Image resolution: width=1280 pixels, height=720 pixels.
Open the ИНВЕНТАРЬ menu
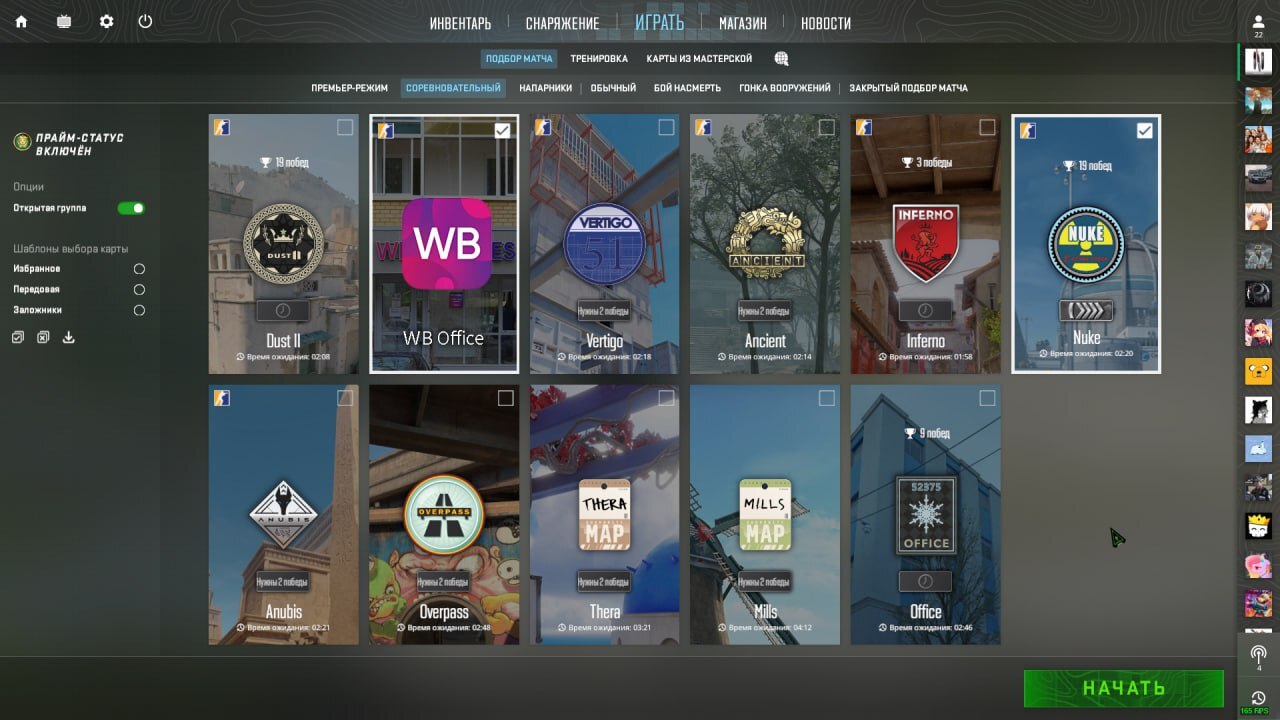[x=460, y=23]
